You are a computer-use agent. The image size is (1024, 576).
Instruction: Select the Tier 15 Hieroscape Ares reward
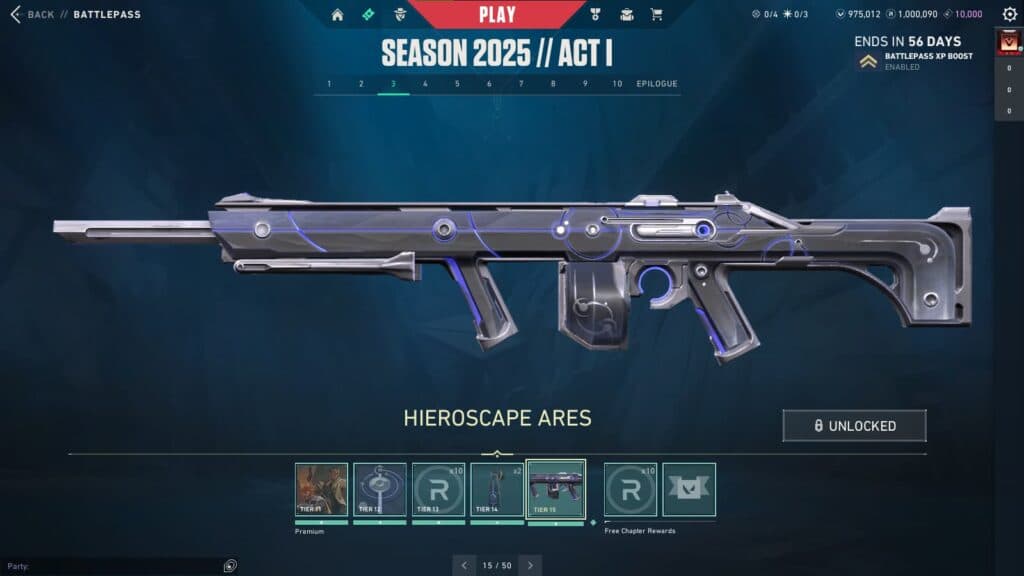point(555,489)
